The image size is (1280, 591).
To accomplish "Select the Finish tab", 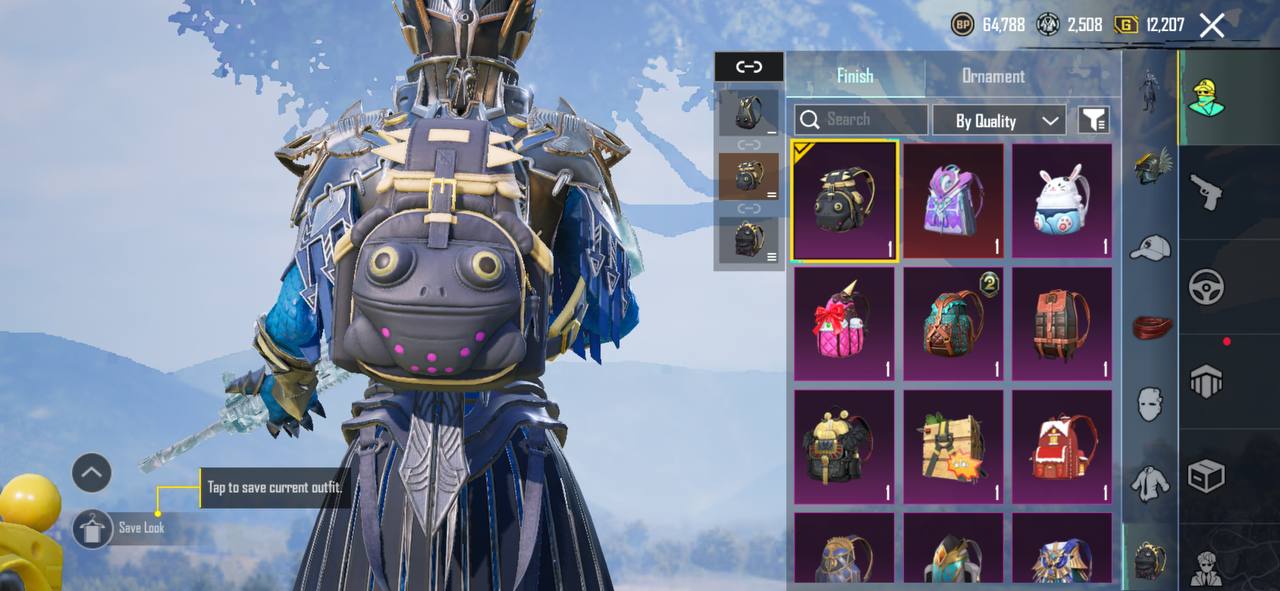I will [x=855, y=76].
